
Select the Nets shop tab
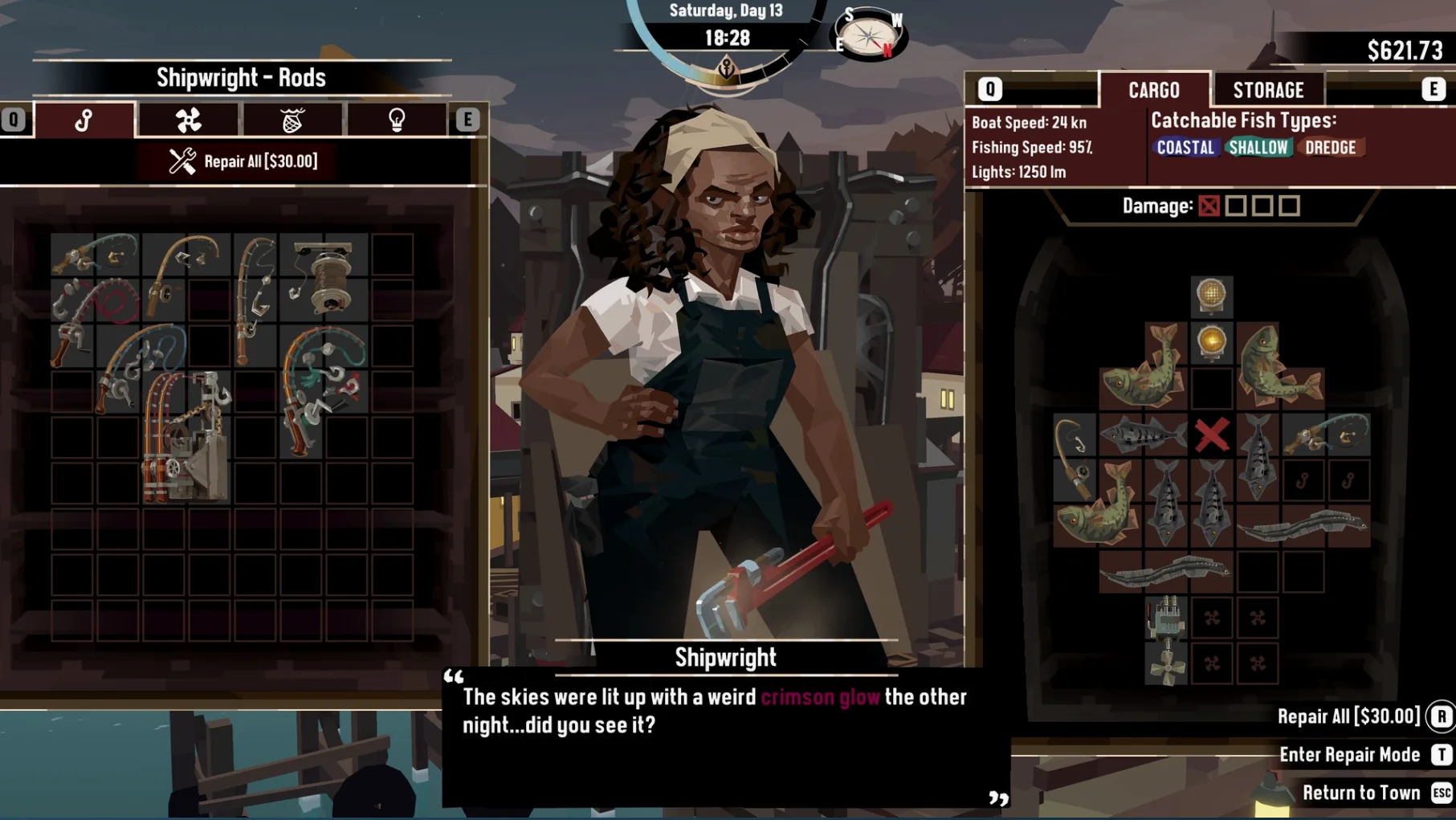[x=292, y=120]
